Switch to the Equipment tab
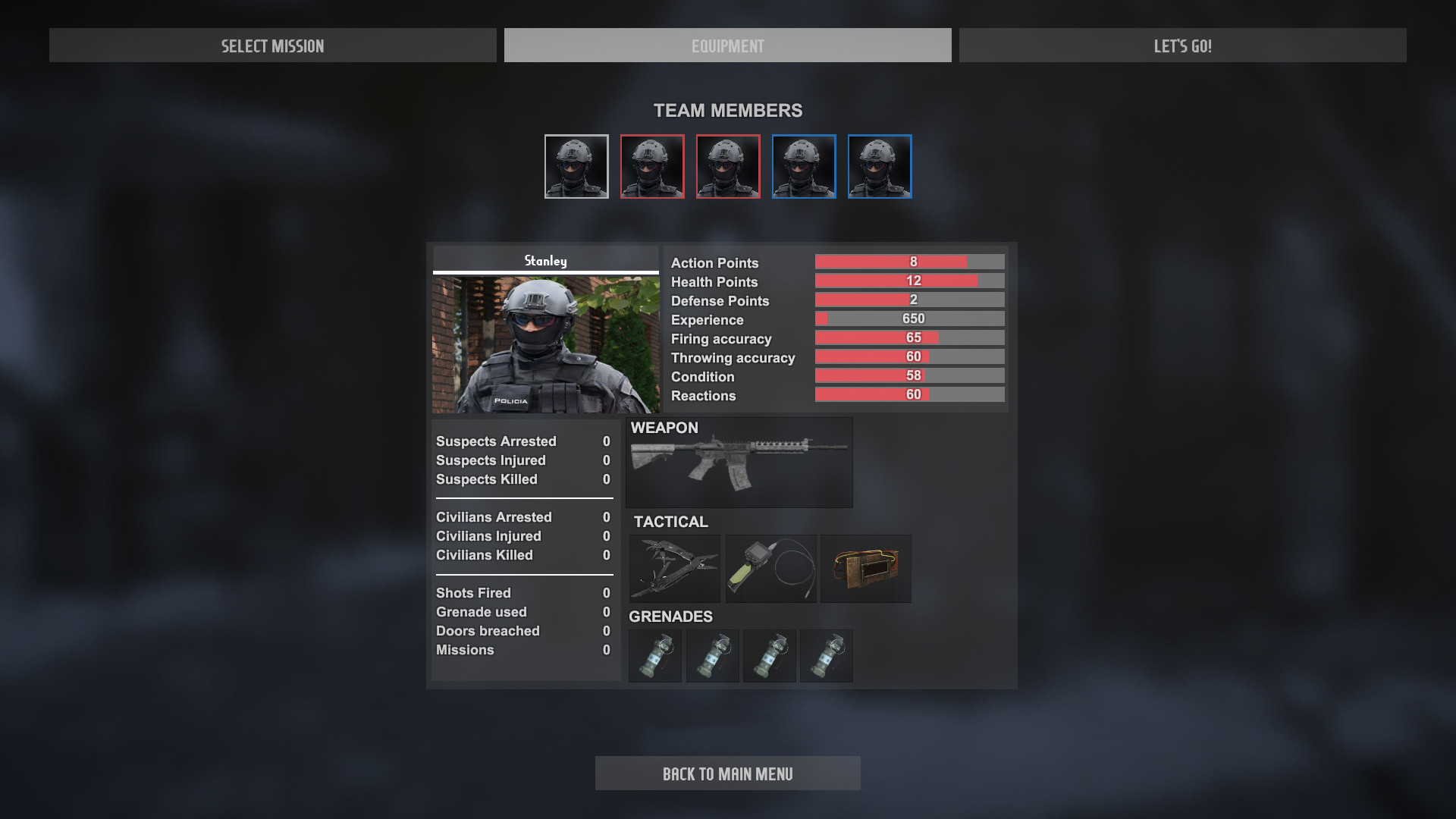 (727, 45)
